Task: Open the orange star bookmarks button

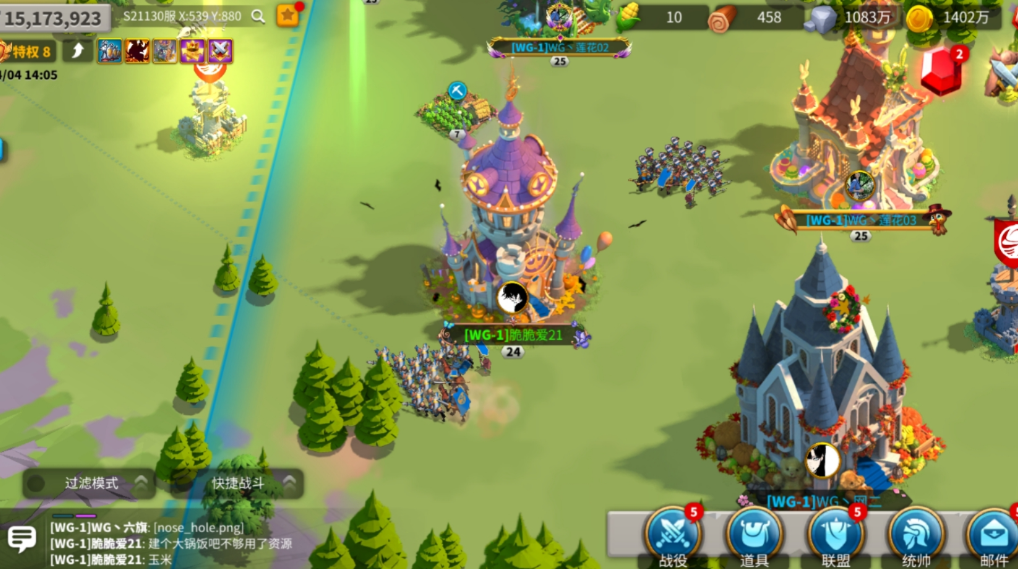Action: 288,15
